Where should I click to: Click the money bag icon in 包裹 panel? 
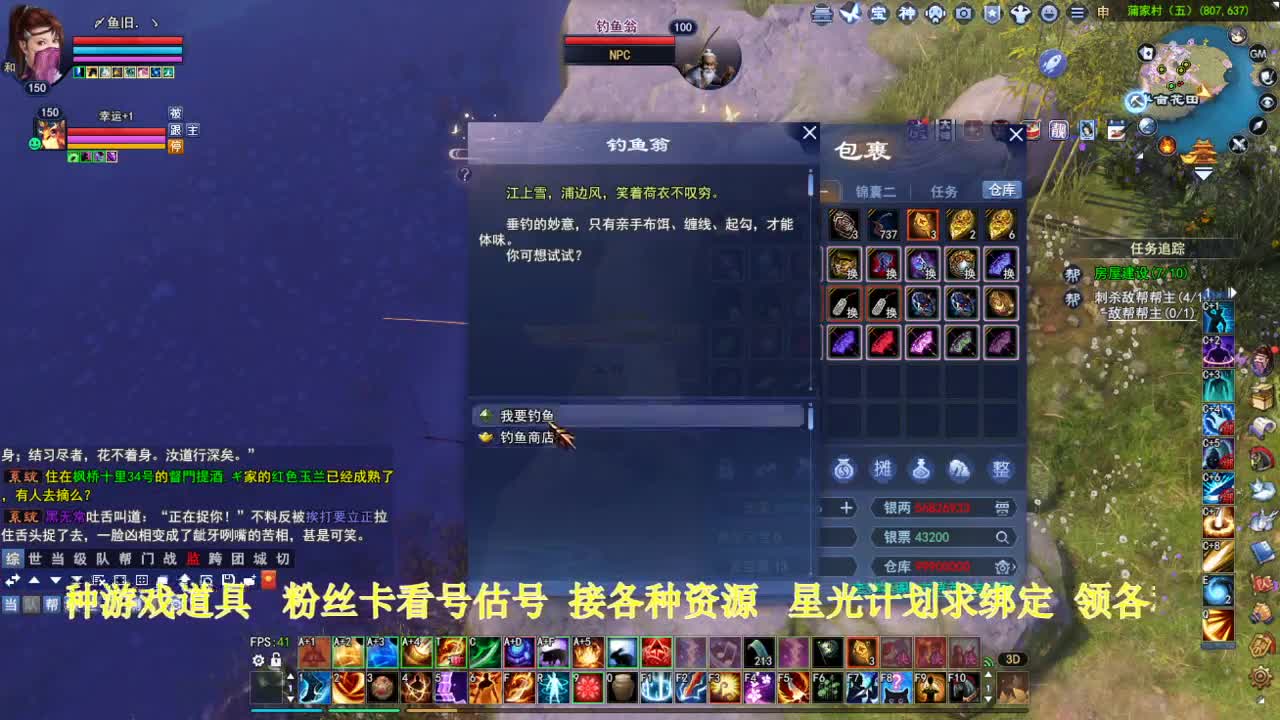click(x=843, y=470)
